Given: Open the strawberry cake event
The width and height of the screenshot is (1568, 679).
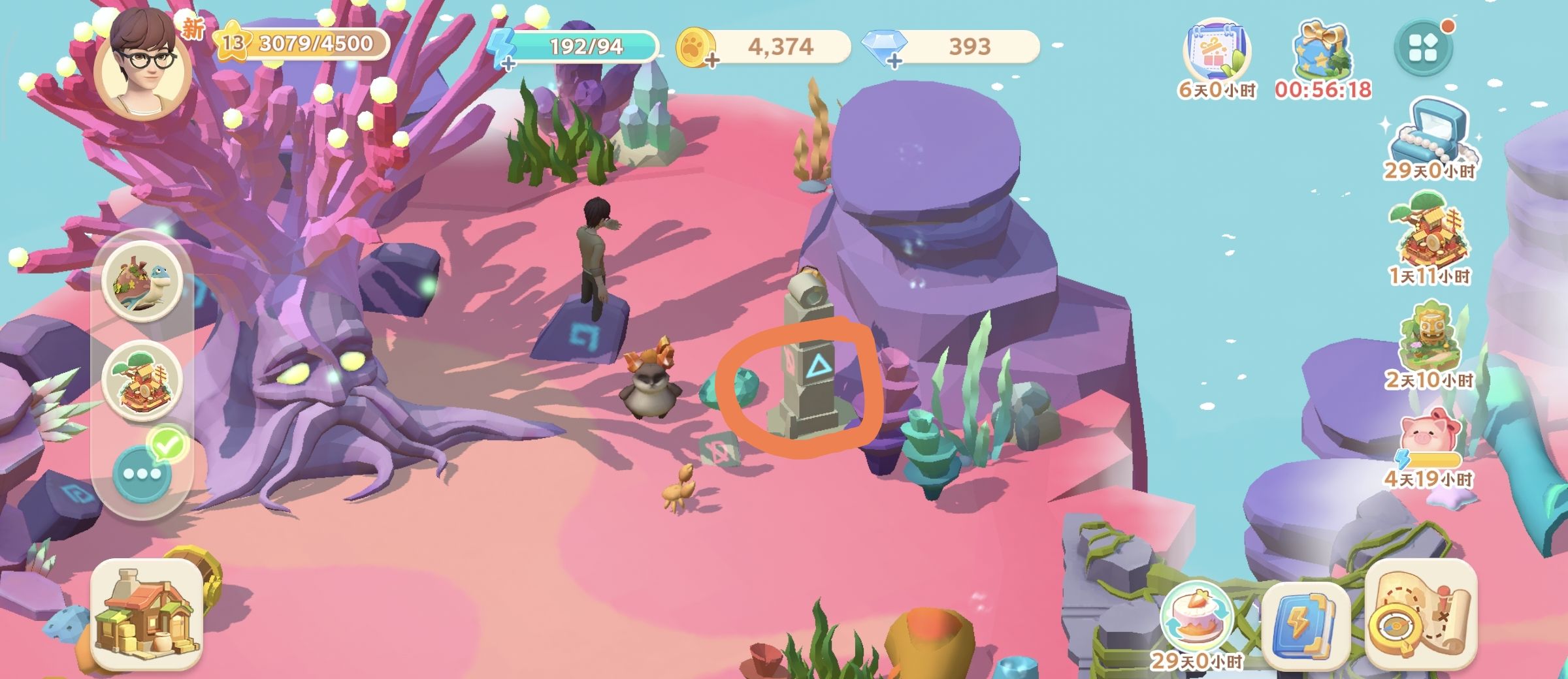Looking at the screenshot, I should (1195, 620).
